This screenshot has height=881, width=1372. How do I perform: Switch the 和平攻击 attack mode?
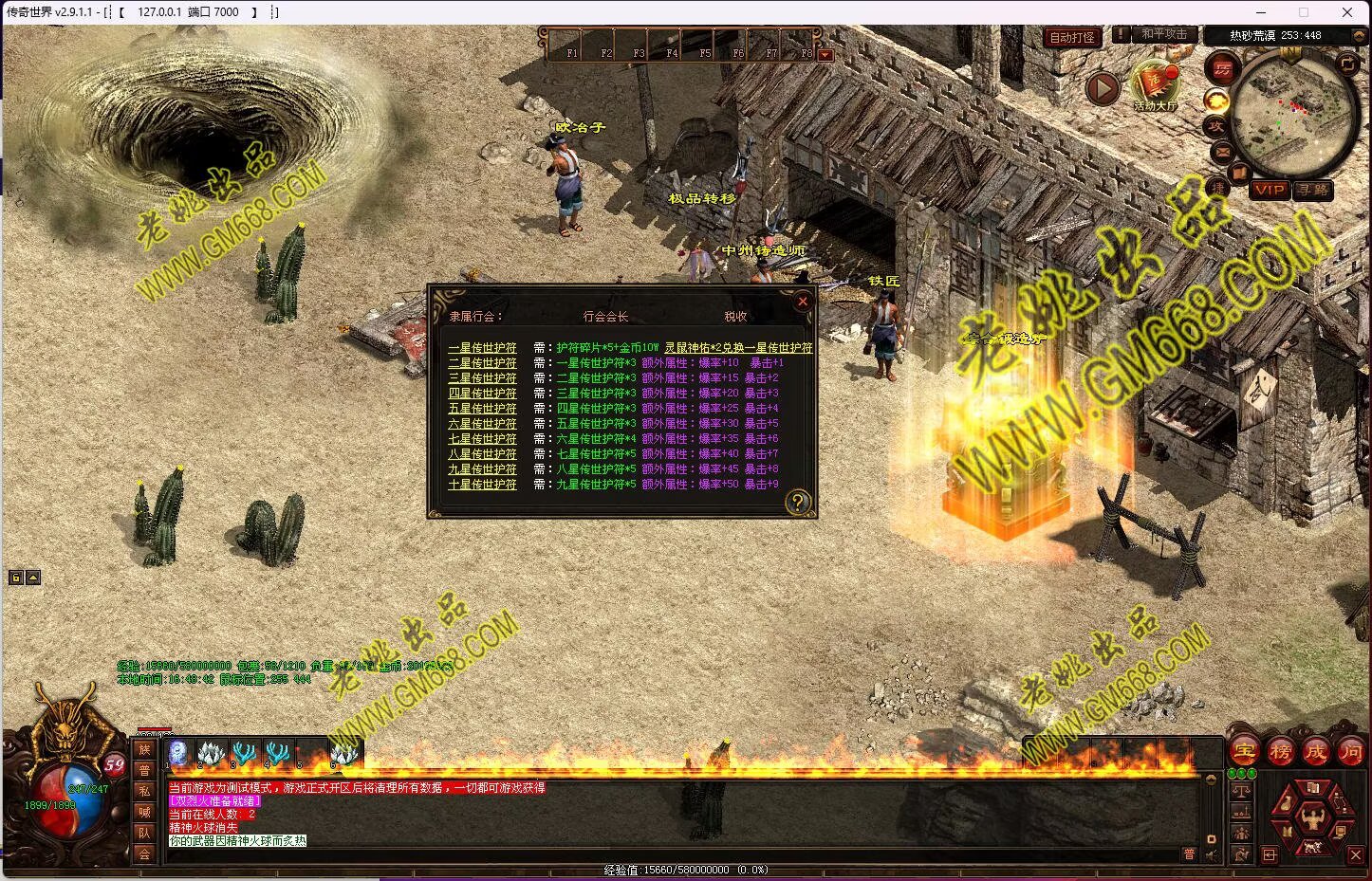(1164, 34)
